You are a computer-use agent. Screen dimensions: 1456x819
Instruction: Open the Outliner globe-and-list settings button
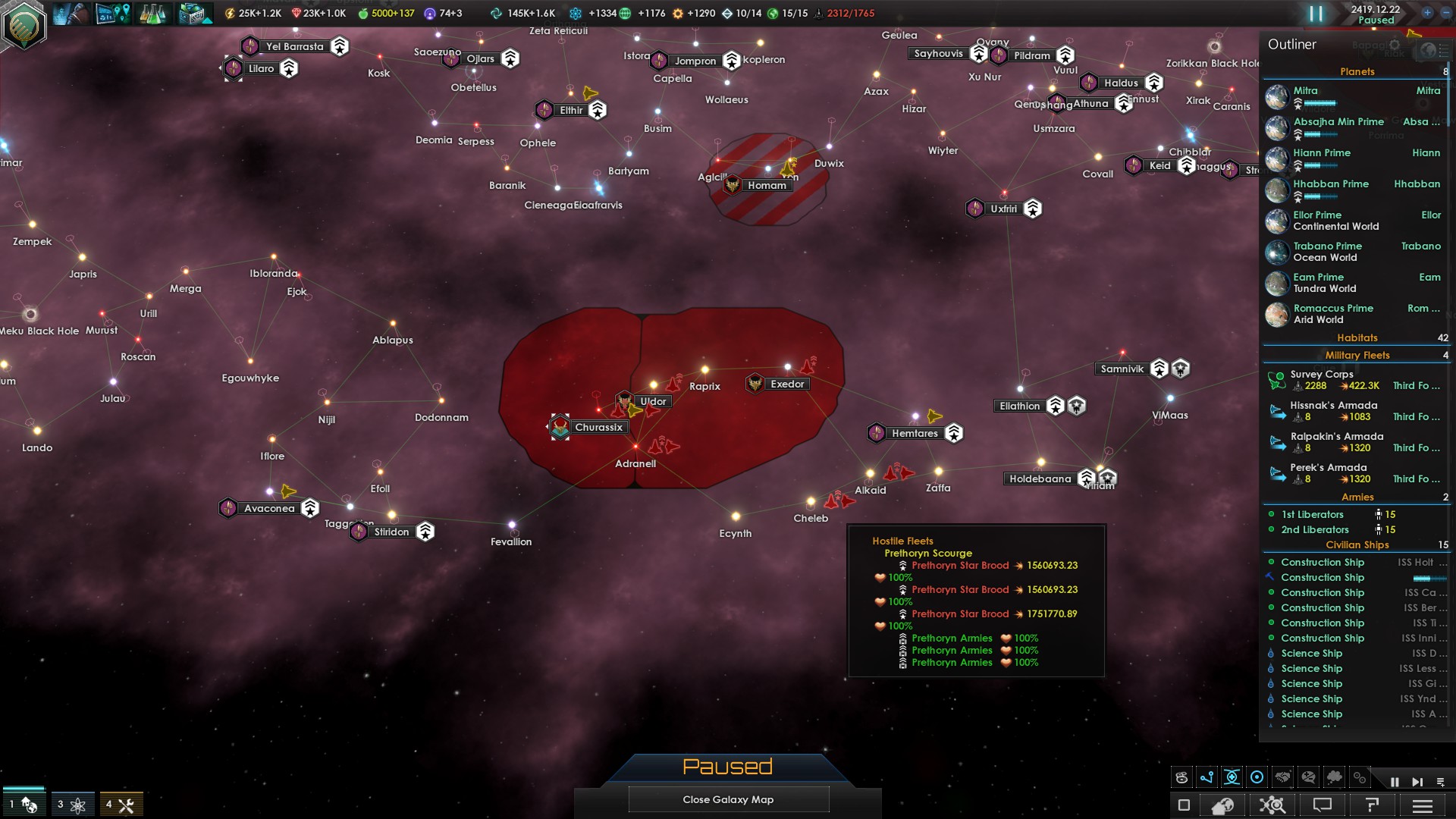tap(1429, 50)
